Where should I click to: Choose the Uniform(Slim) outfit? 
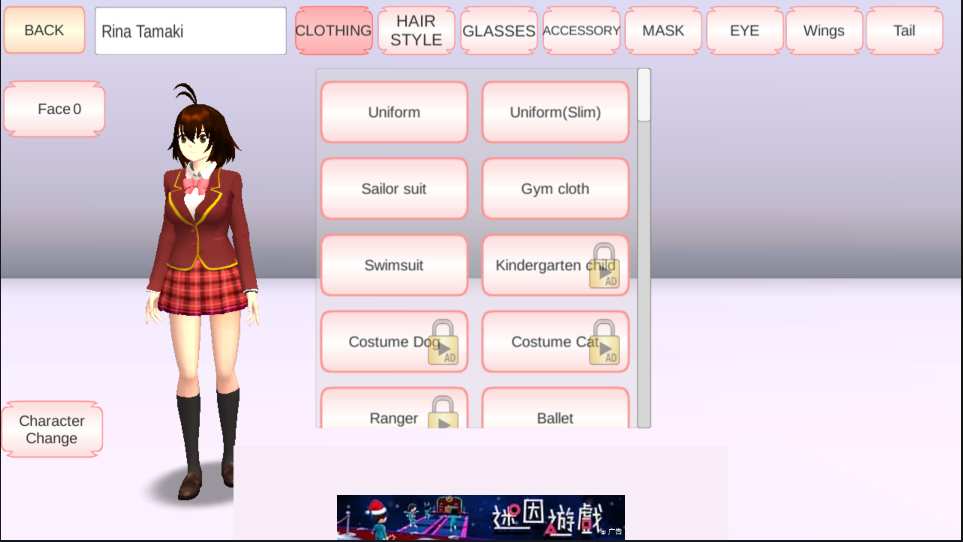point(555,112)
